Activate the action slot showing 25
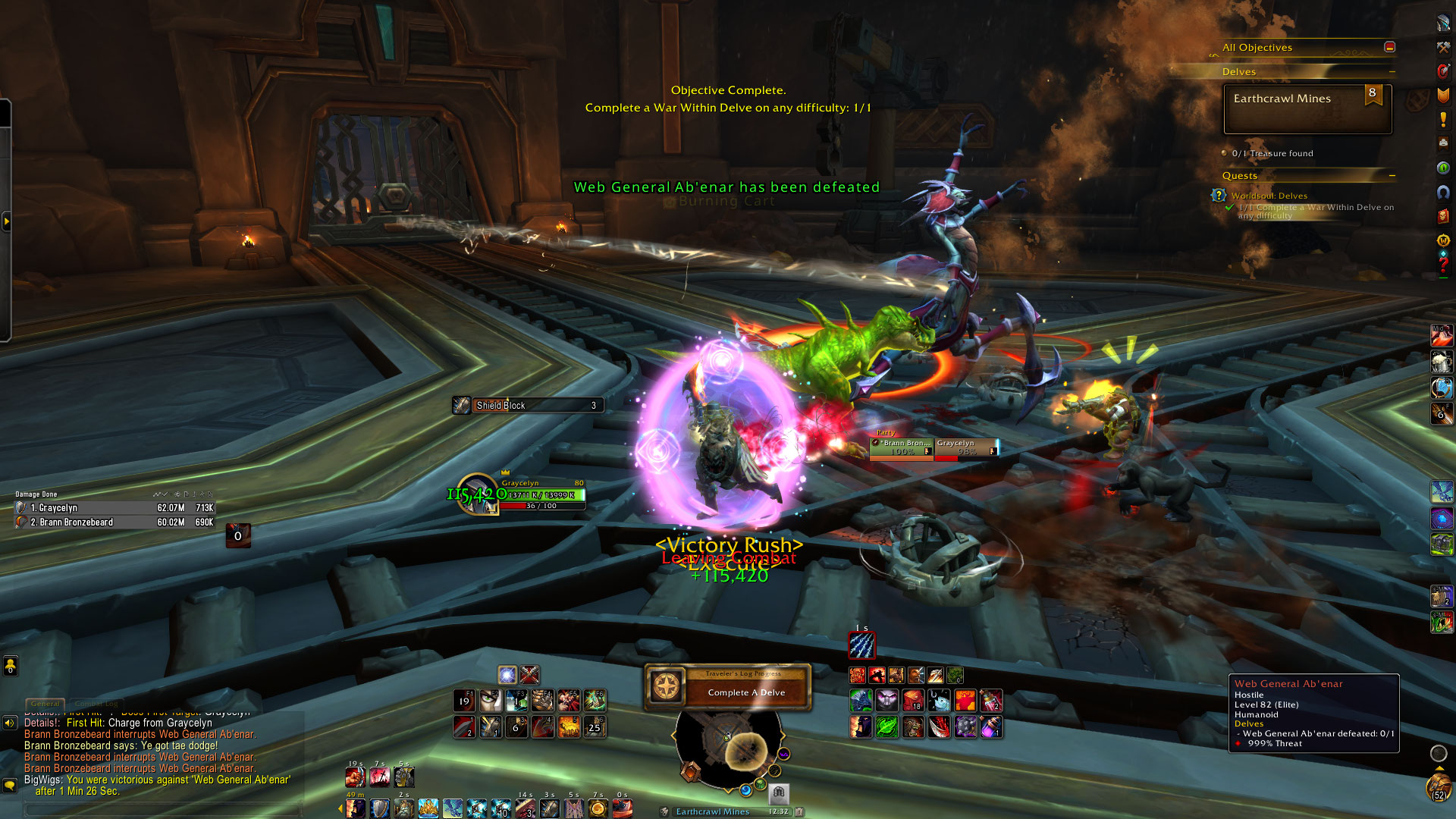 (594, 727)
